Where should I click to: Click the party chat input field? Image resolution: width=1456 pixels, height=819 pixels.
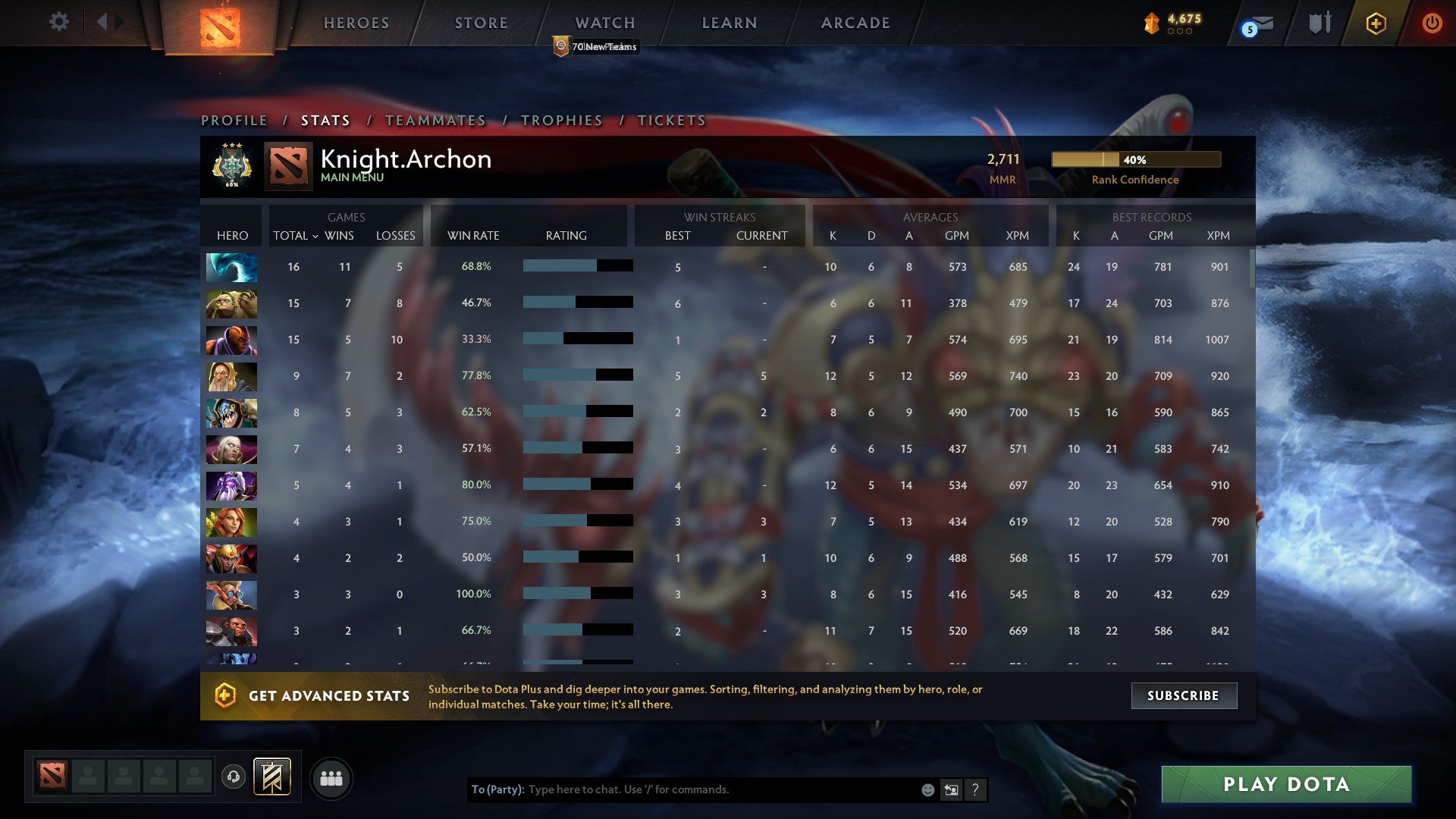[x=682, y=789]
